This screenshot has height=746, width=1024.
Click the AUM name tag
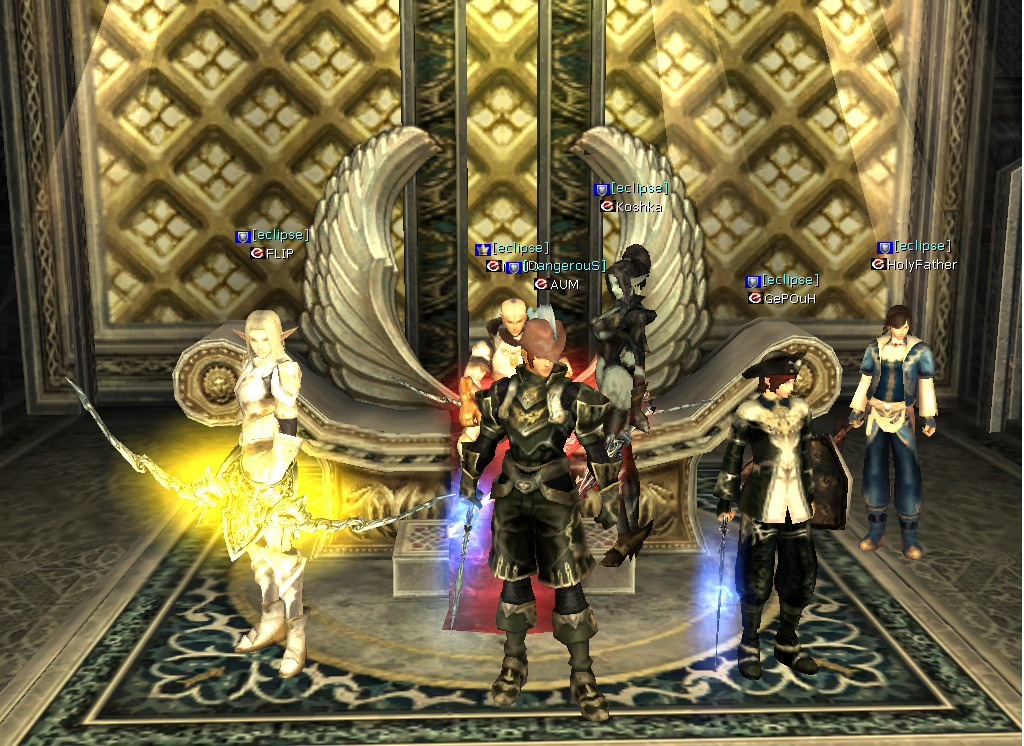click(564, 284)
